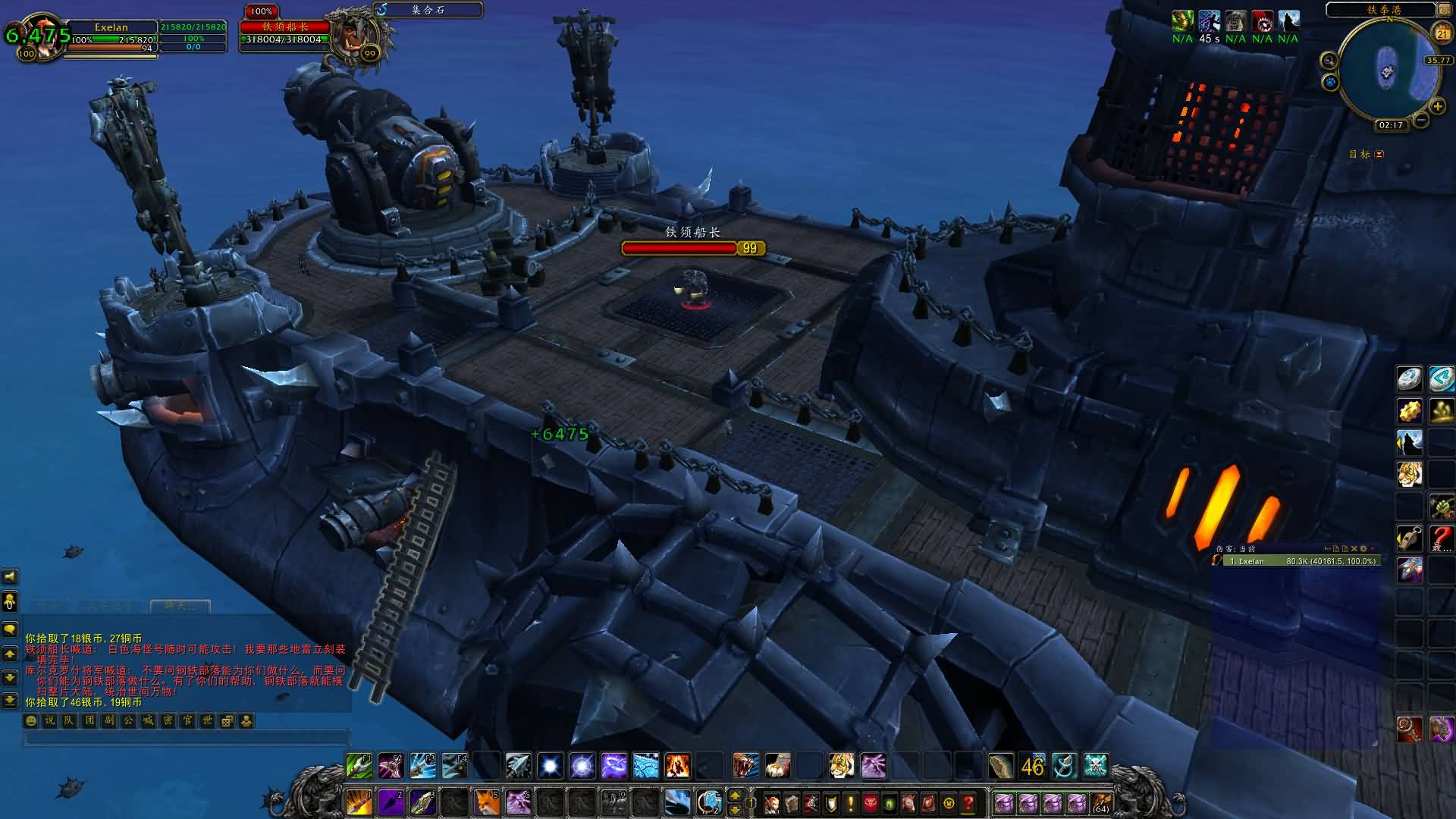The width and height of the screenshot is (1456, 819).
Task: Click the chat text input box
Action: pyautogui.click(x=186, y=738)
